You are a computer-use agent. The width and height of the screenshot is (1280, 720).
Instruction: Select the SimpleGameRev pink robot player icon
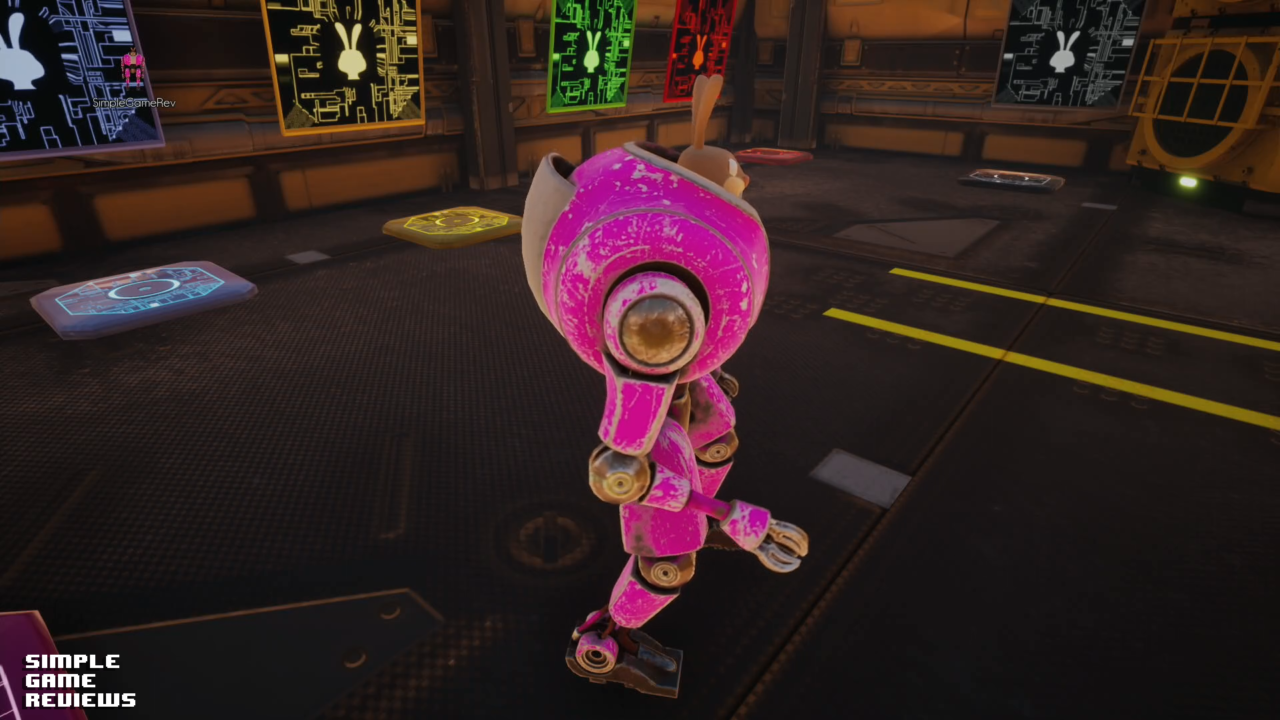point(133,70)
